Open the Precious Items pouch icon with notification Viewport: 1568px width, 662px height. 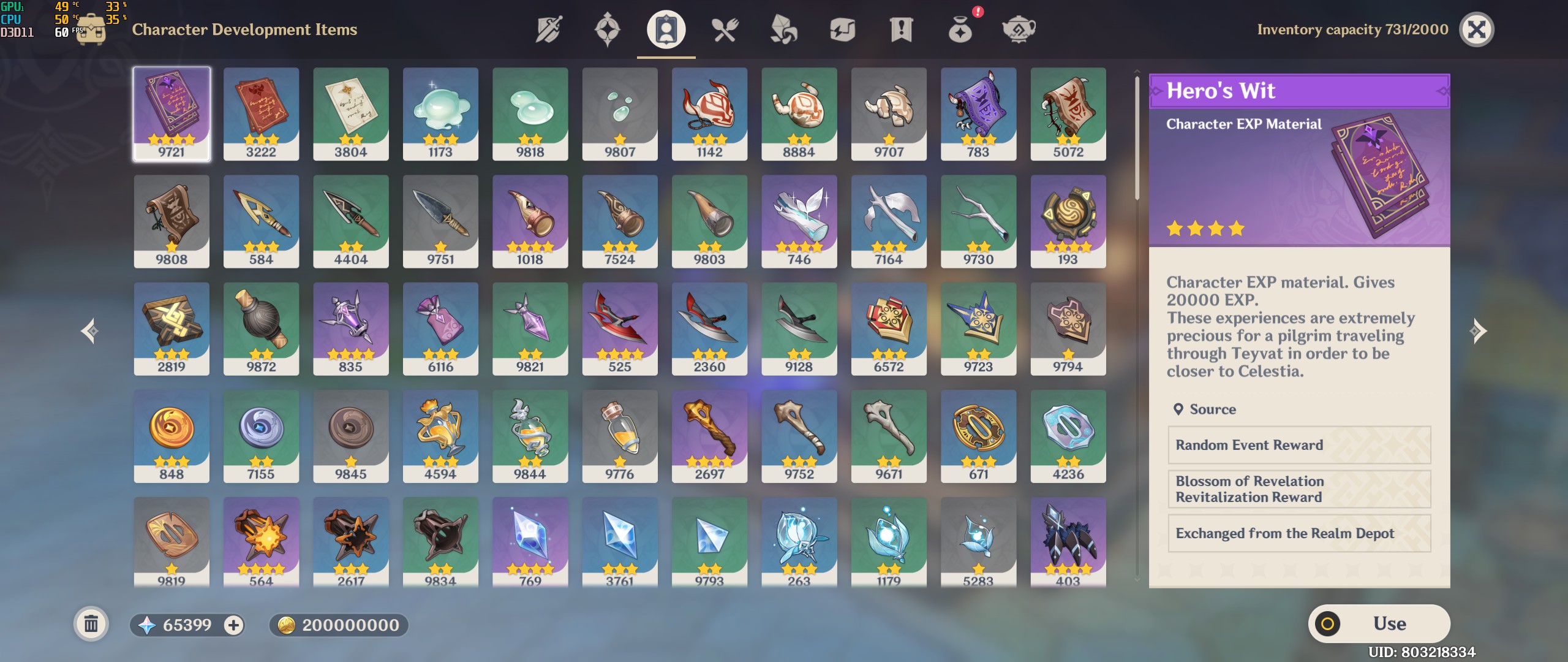959,29
